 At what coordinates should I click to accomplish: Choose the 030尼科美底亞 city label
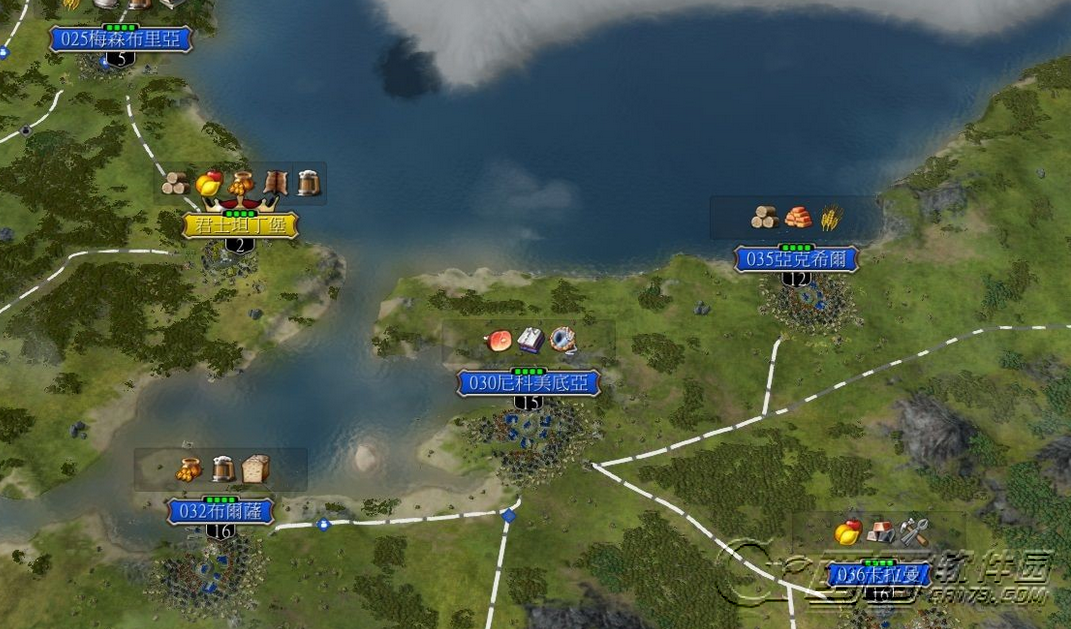[x=528, y=382]
